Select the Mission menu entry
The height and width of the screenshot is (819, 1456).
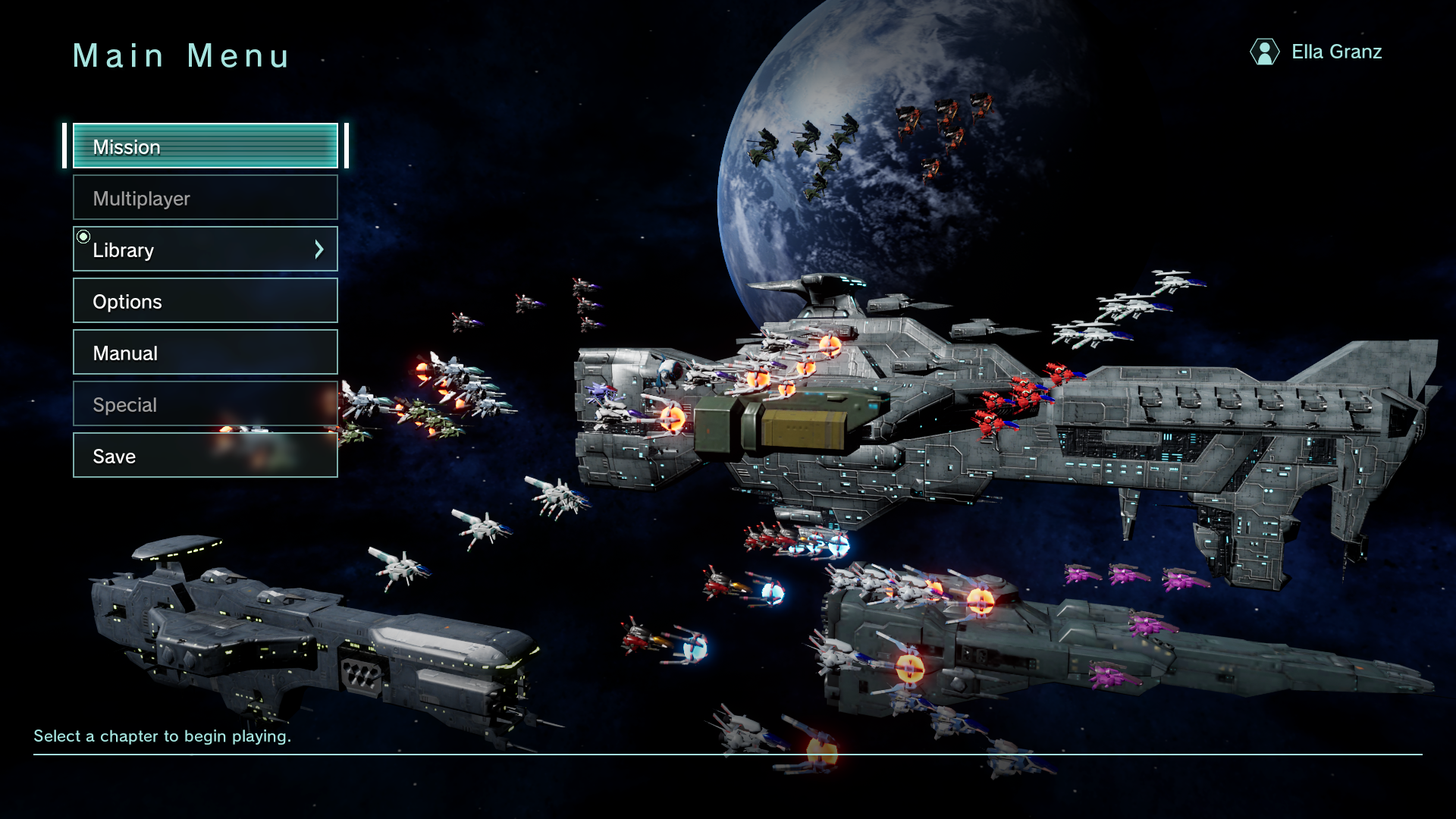(205, 146)
